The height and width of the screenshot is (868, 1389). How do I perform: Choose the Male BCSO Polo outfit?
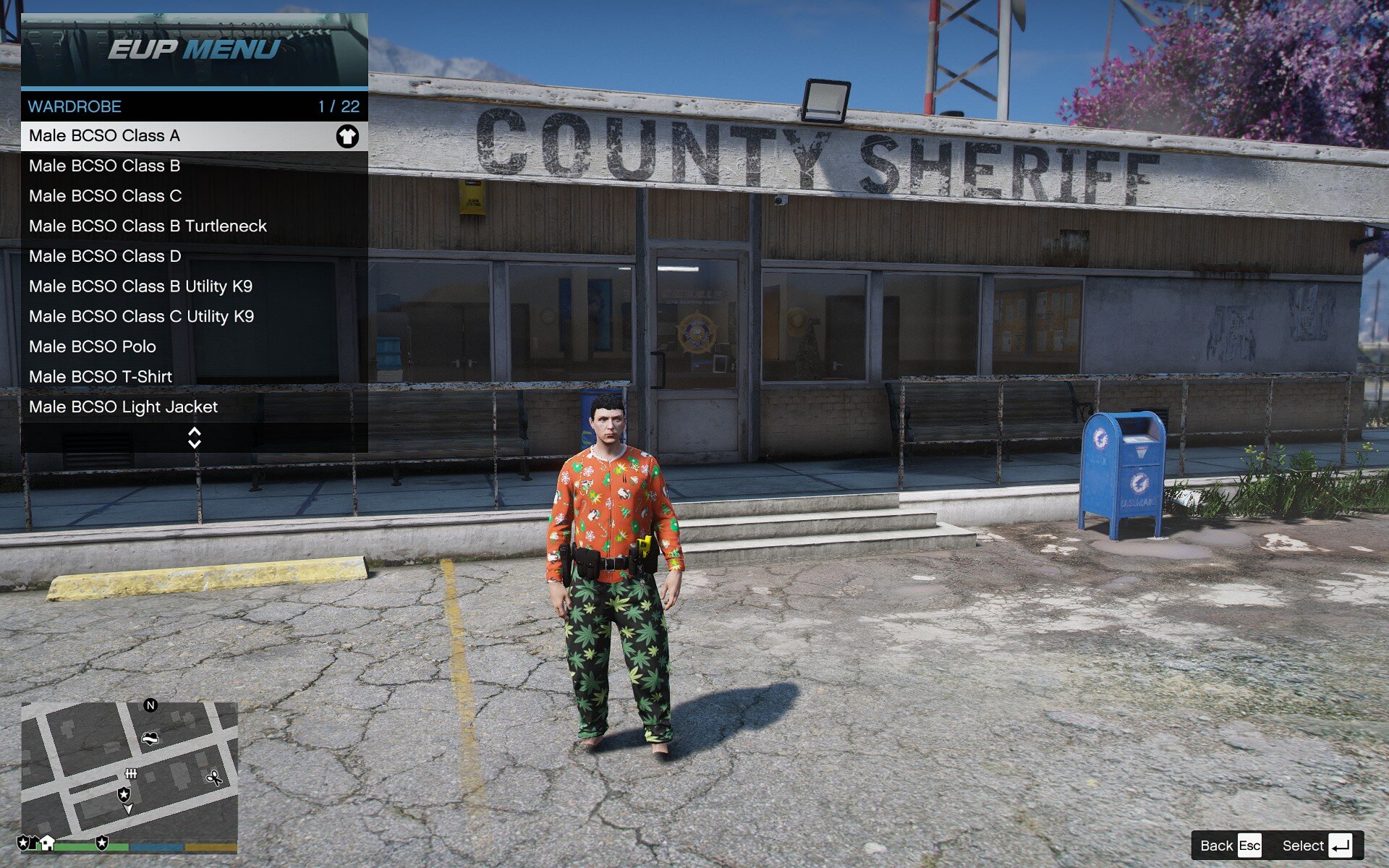click(194, 346)
